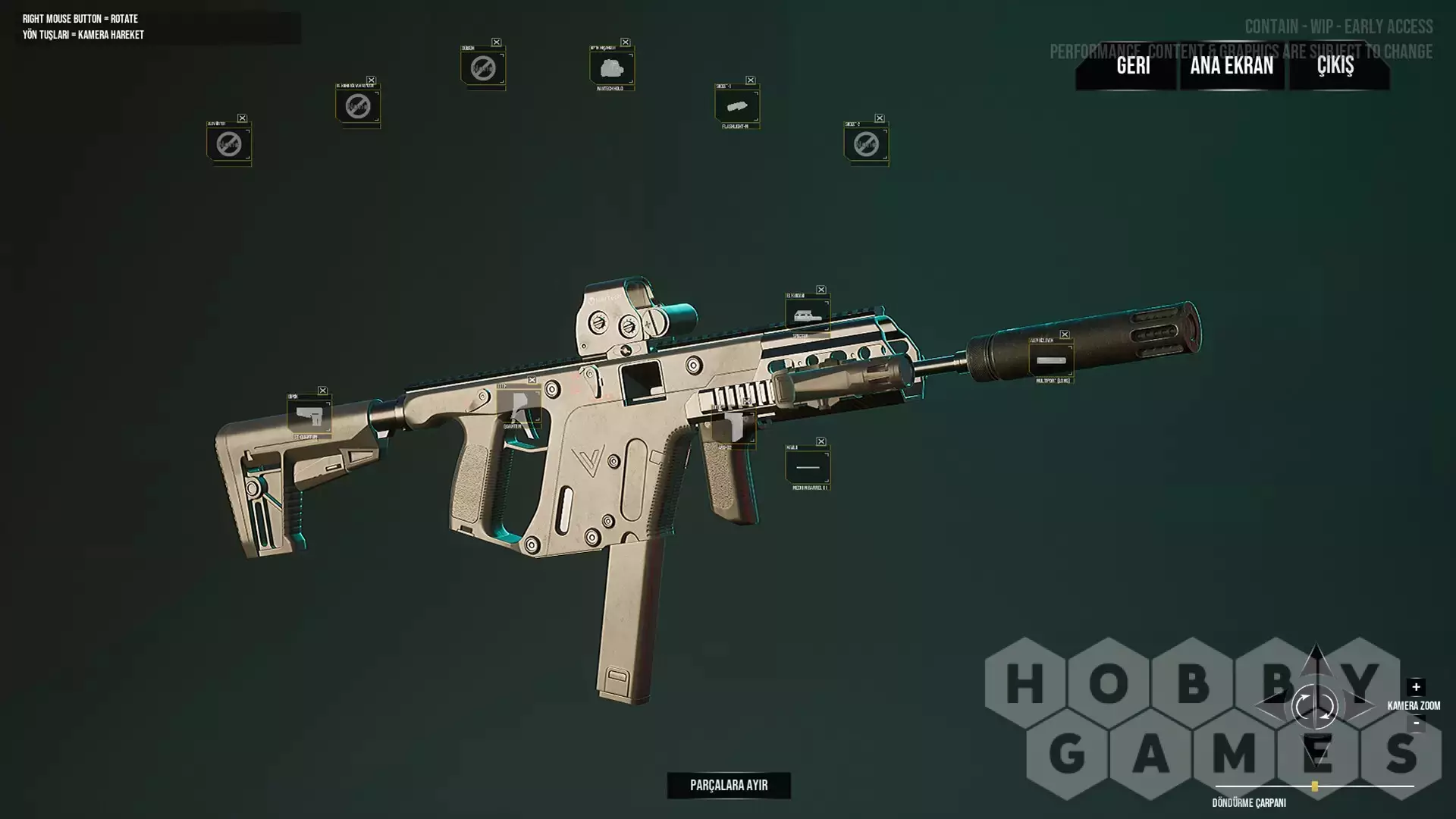The image size is (1456, 819).
Task: Select the Medium Barrel slot
Action: click(x=808, y=466)
